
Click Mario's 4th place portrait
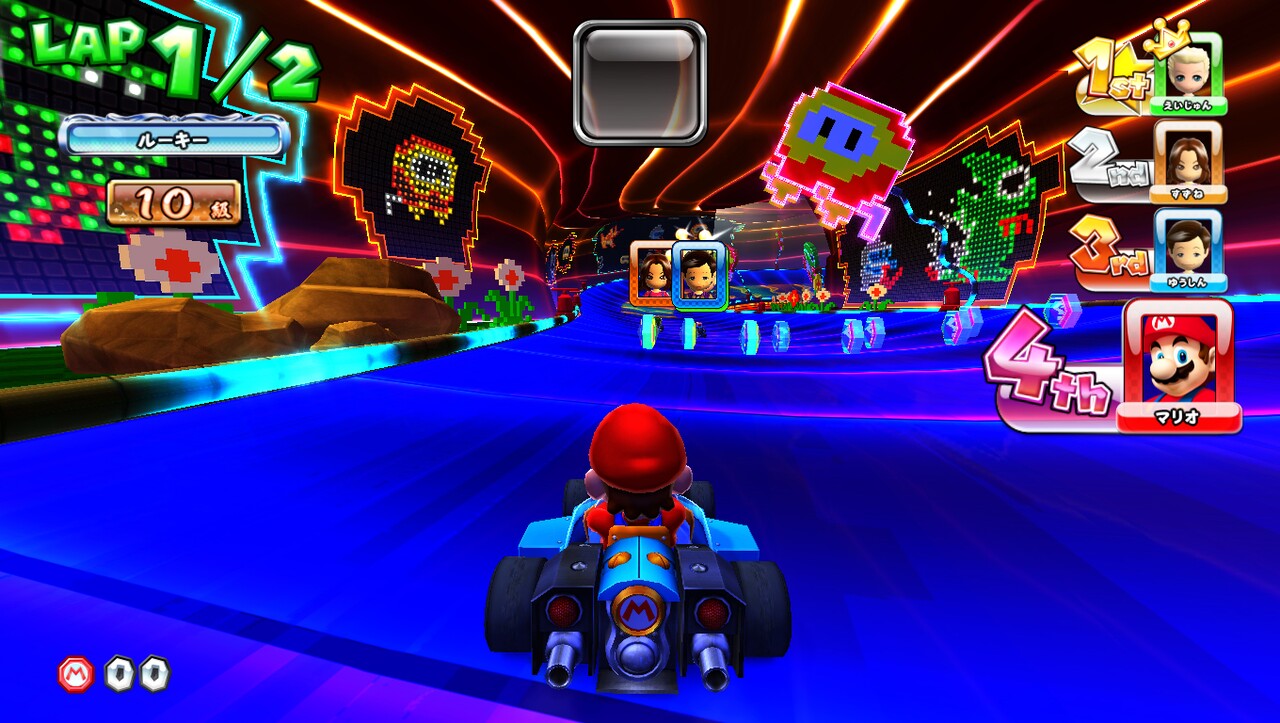(x=1178, y=362)
